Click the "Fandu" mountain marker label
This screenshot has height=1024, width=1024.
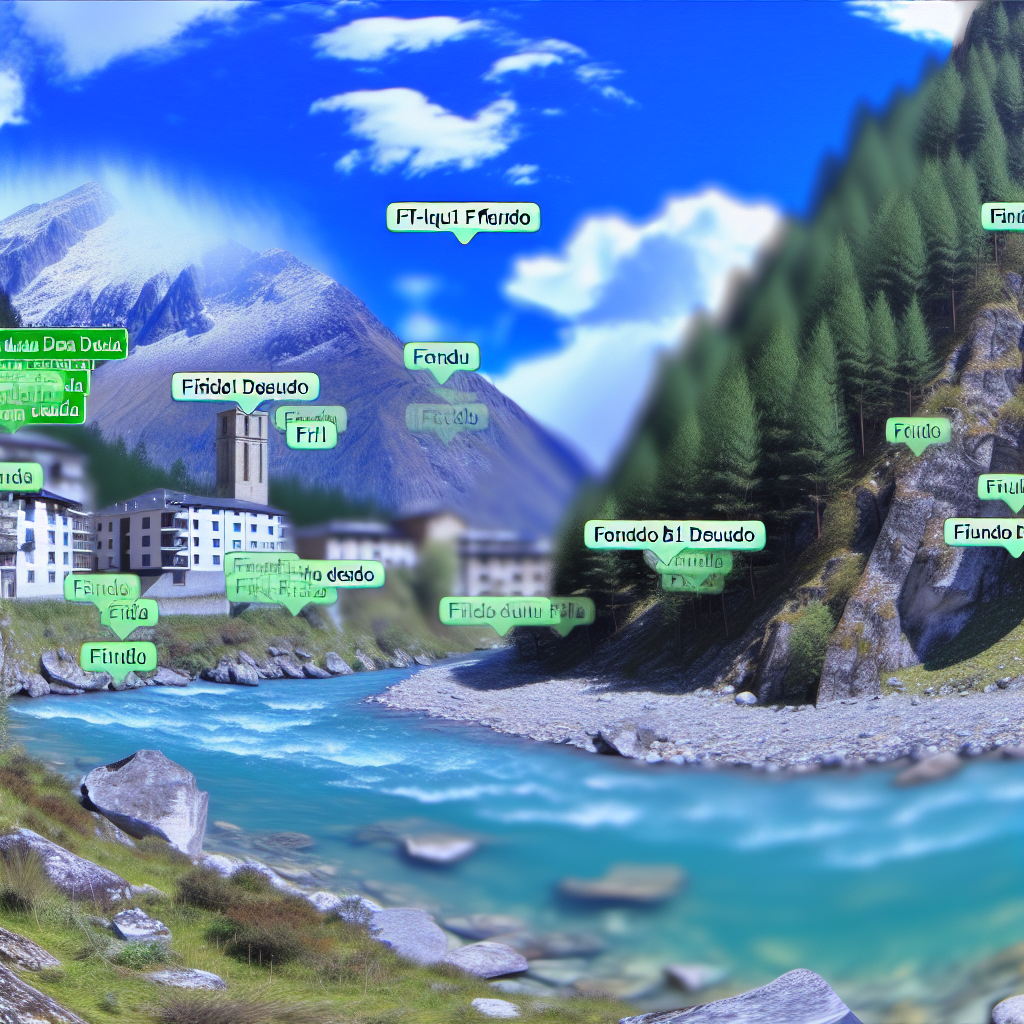(441, 357)
